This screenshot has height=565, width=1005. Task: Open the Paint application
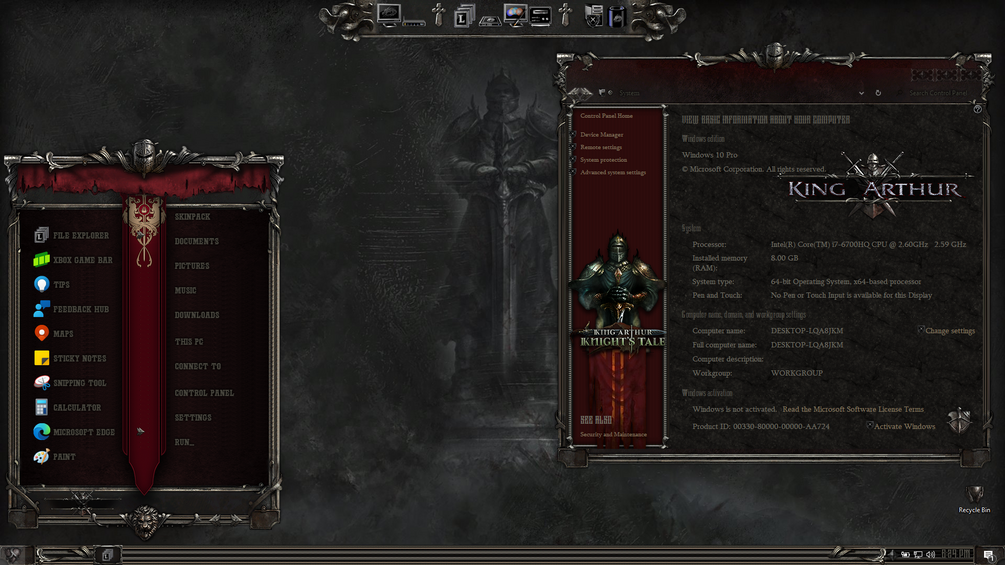[x=64, y=457]
